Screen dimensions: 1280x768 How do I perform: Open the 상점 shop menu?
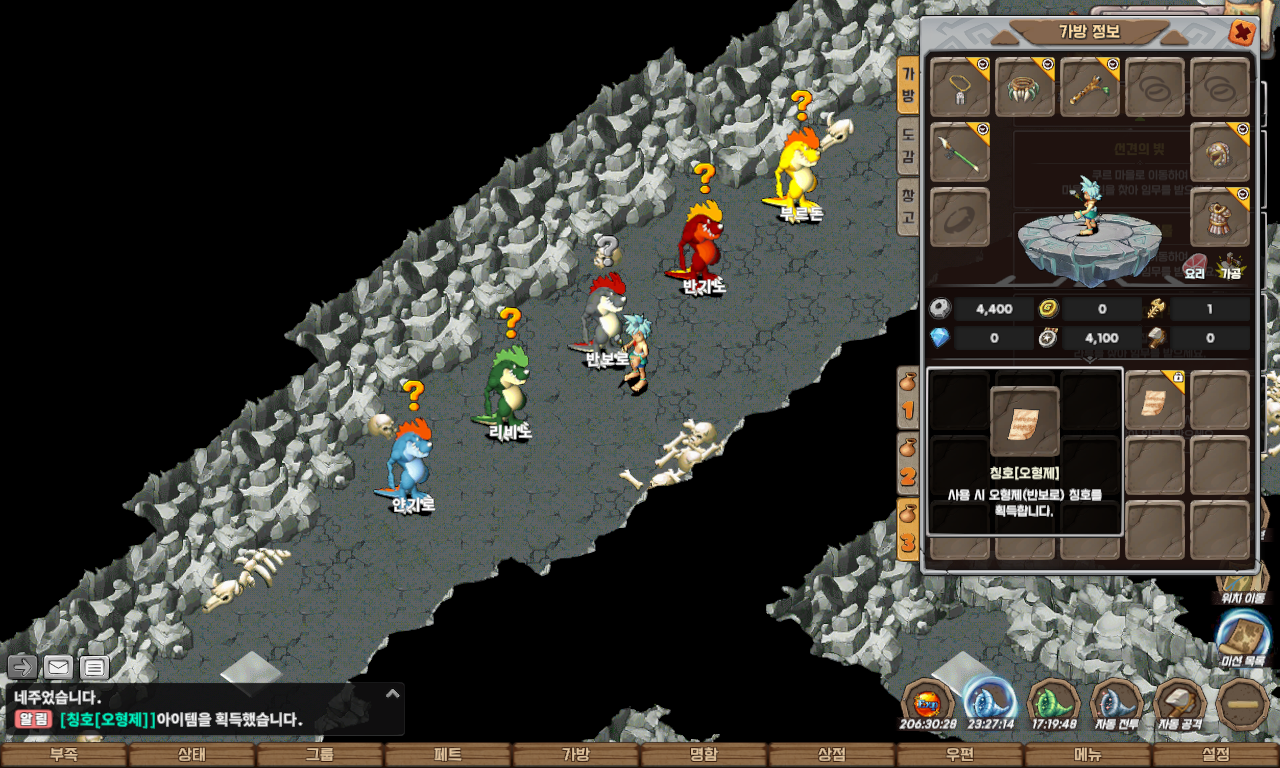click(x=832, y=755)
